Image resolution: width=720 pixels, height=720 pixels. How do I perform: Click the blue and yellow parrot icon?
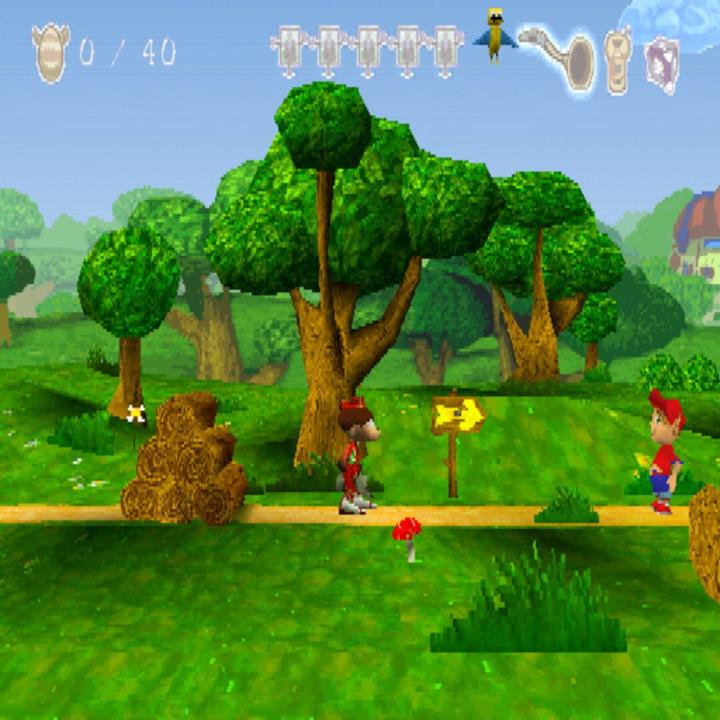click(495, 35)
